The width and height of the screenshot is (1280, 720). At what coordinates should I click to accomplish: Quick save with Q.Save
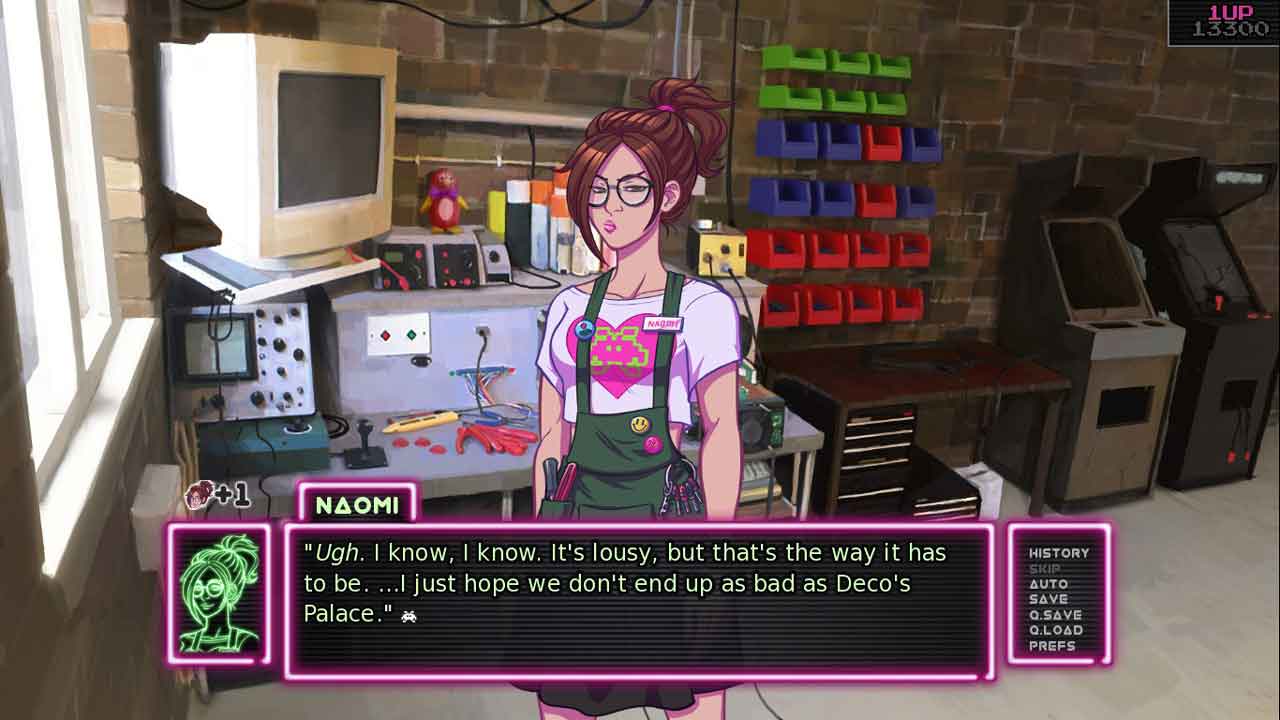pos(1055,615)
